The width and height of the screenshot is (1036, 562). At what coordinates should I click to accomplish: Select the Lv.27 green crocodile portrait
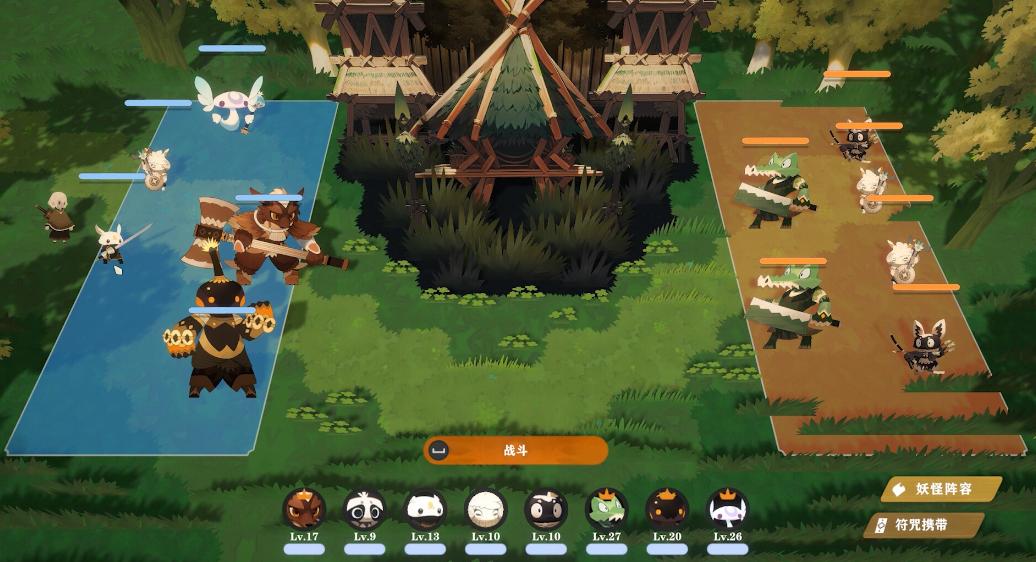point(606,509)
